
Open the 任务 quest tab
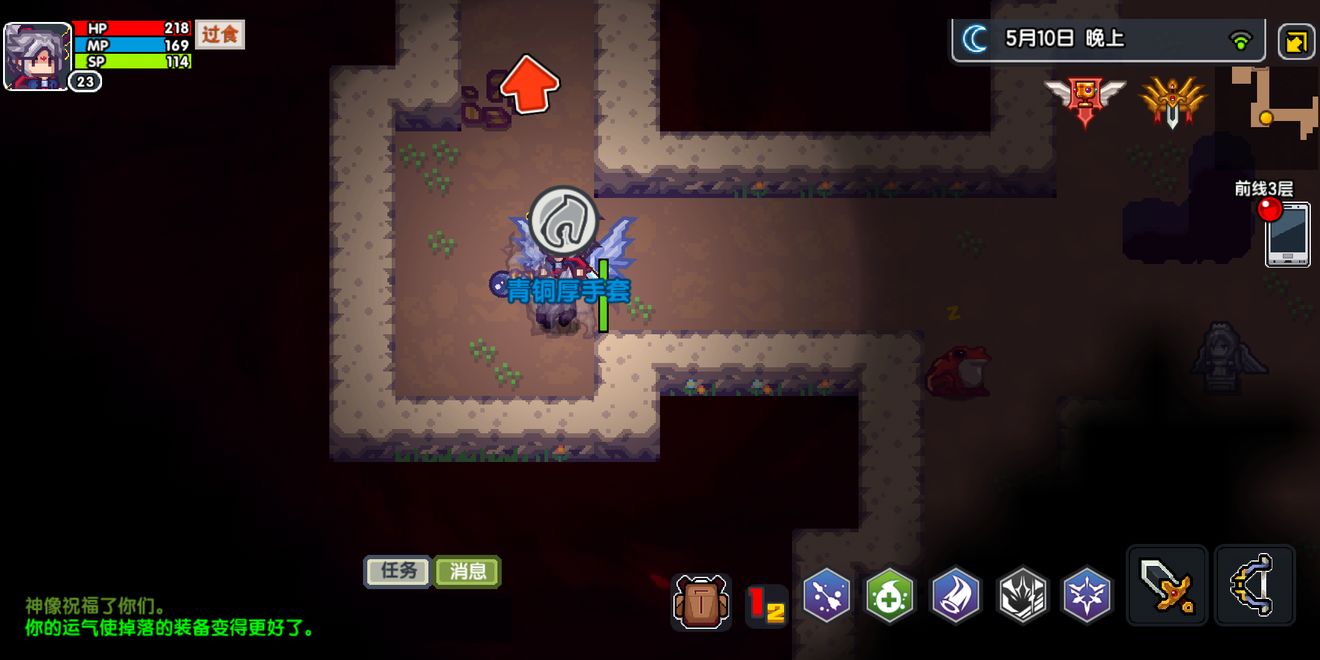pos(398,571)
